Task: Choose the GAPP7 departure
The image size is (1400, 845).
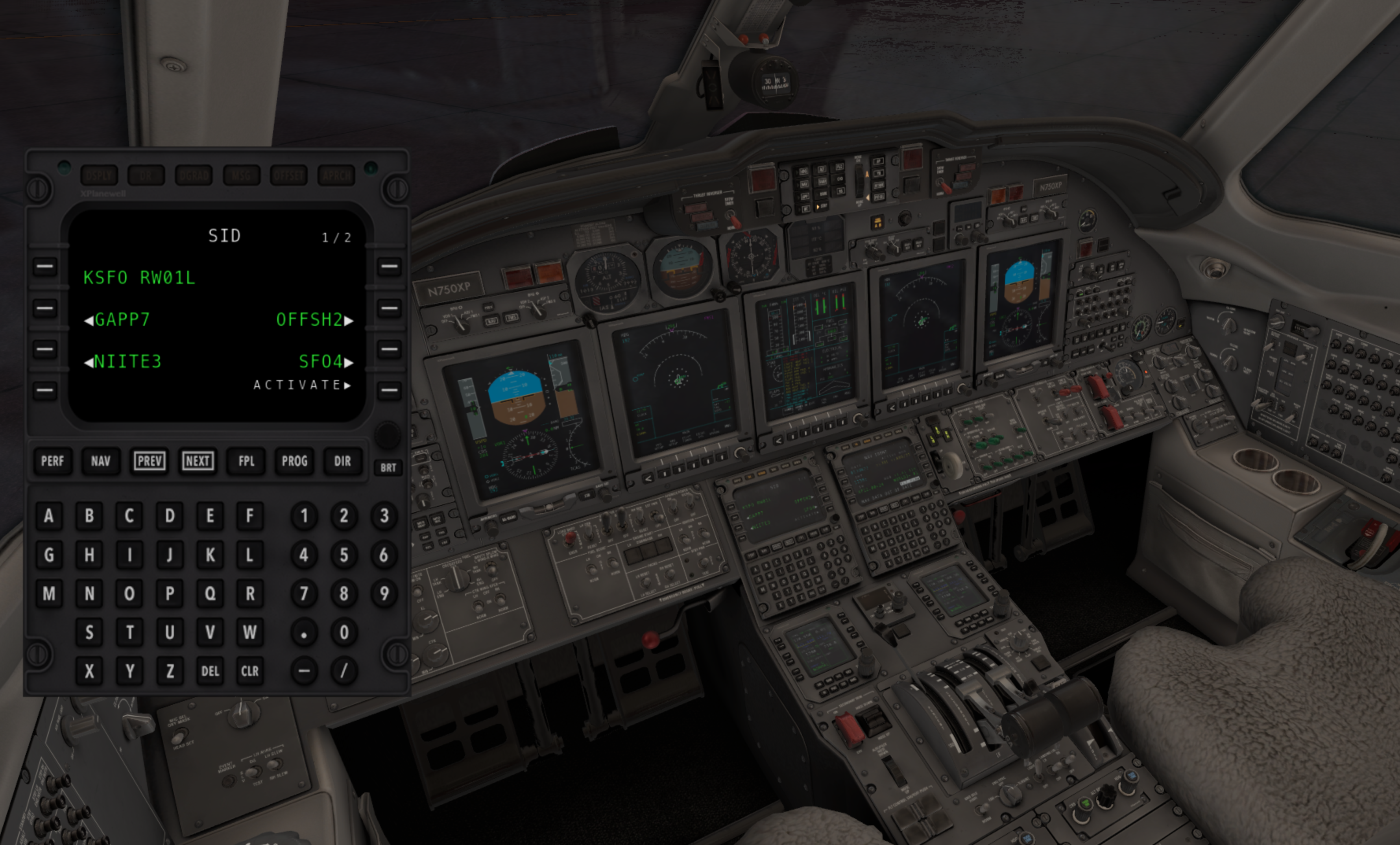Action: click(x=44, y=308)
